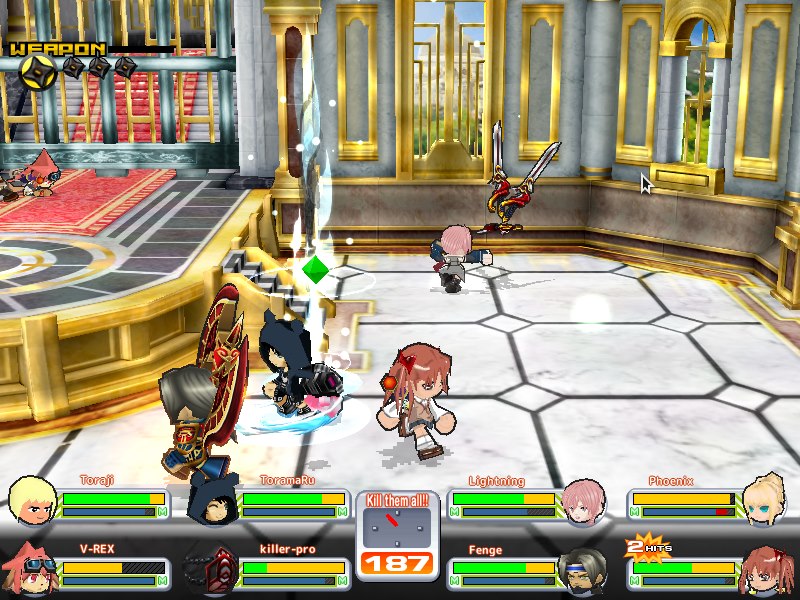
Task: Pick Phoenix's blonde ponytail portrait
Action: [x=765, y=499]
